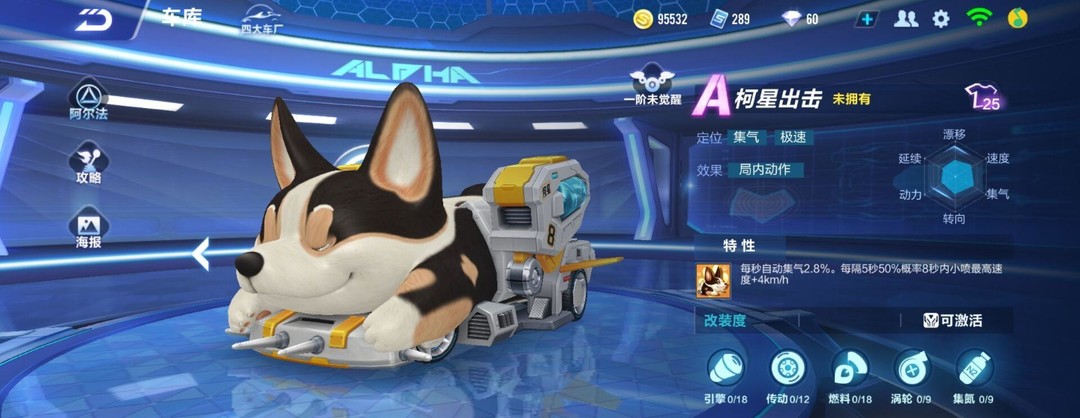Select the 集气 positioning tag

tap(746, 137)
